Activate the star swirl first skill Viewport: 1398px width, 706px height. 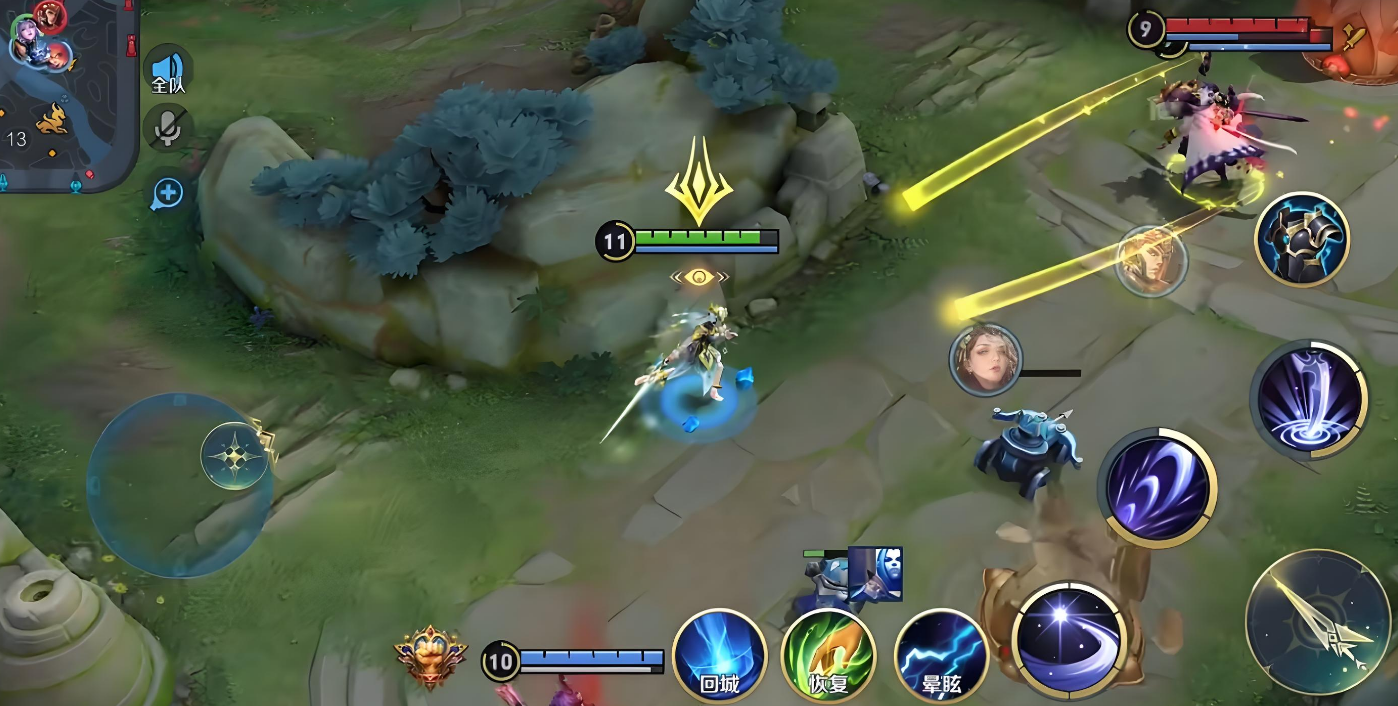click(x=1069, y=638)
